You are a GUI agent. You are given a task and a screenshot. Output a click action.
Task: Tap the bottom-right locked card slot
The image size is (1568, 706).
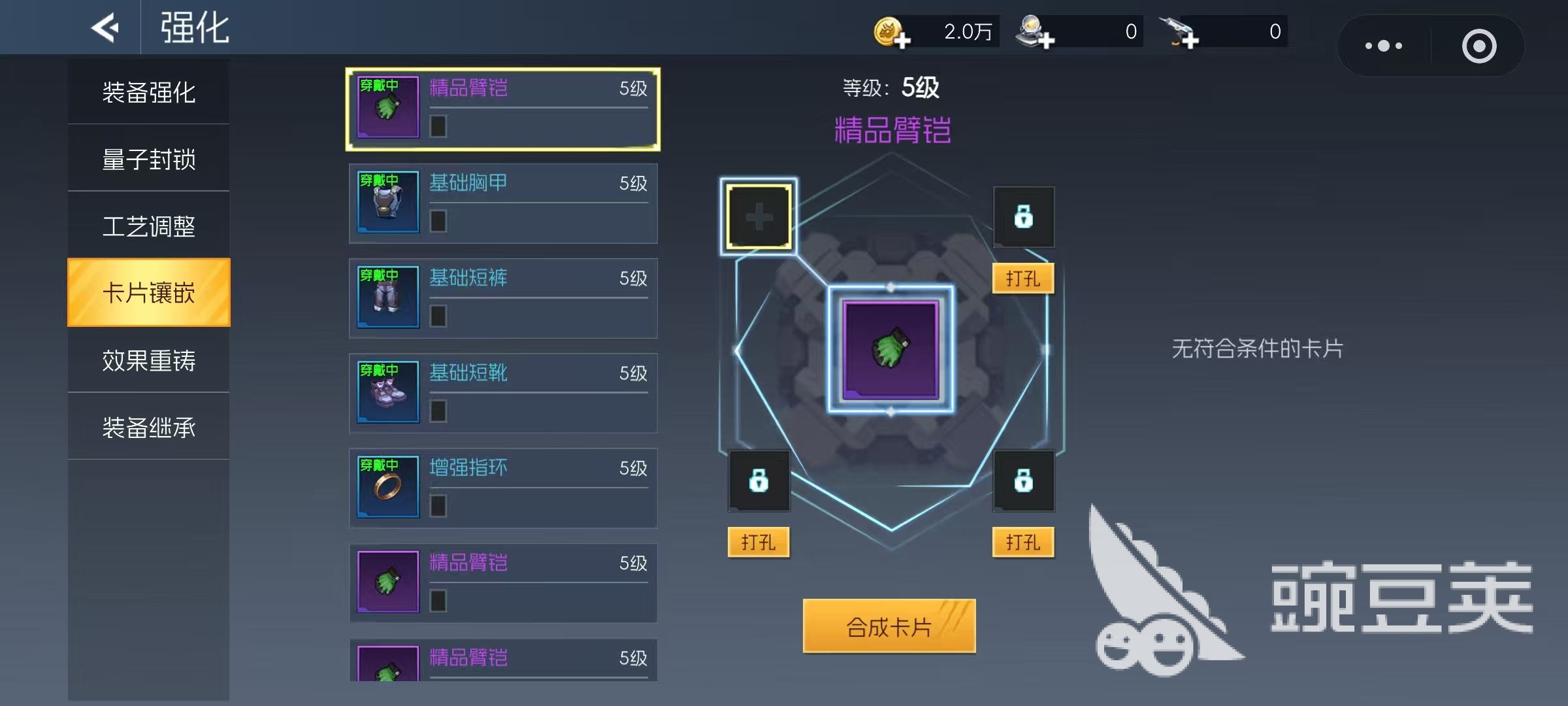[x=1023, y=480]
